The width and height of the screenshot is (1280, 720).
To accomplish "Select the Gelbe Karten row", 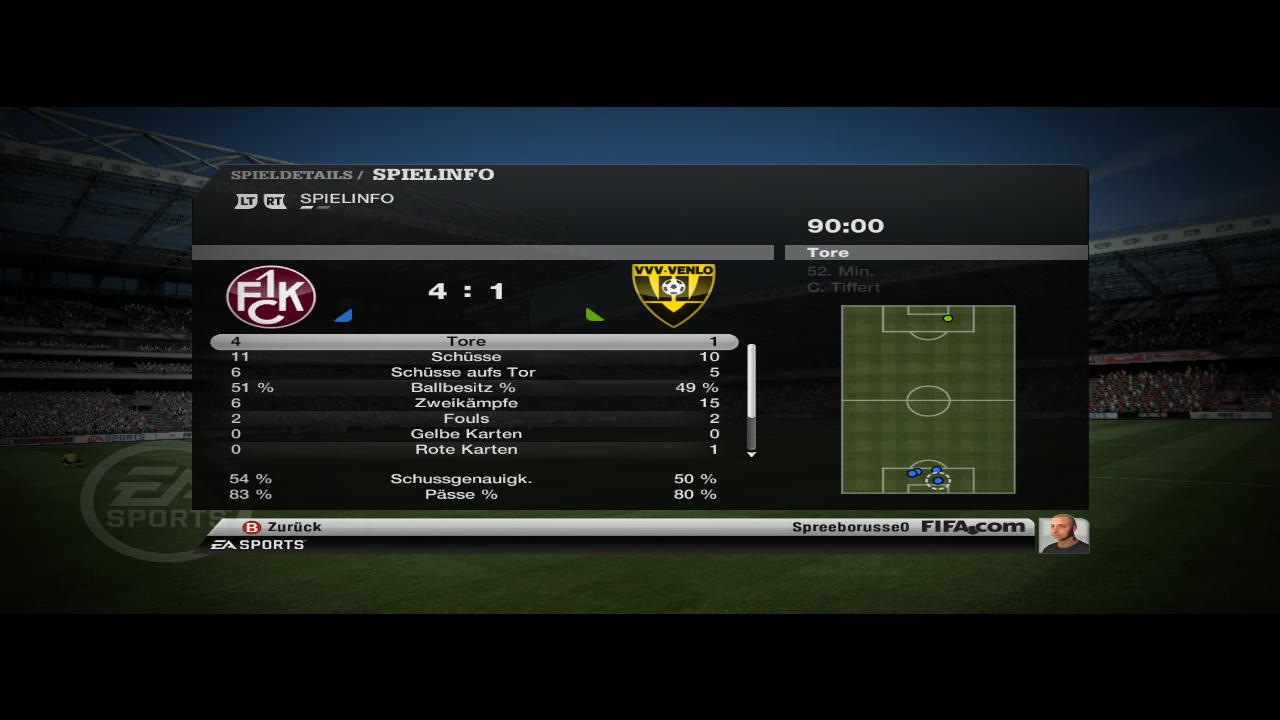I will click(x=466, y=434).
